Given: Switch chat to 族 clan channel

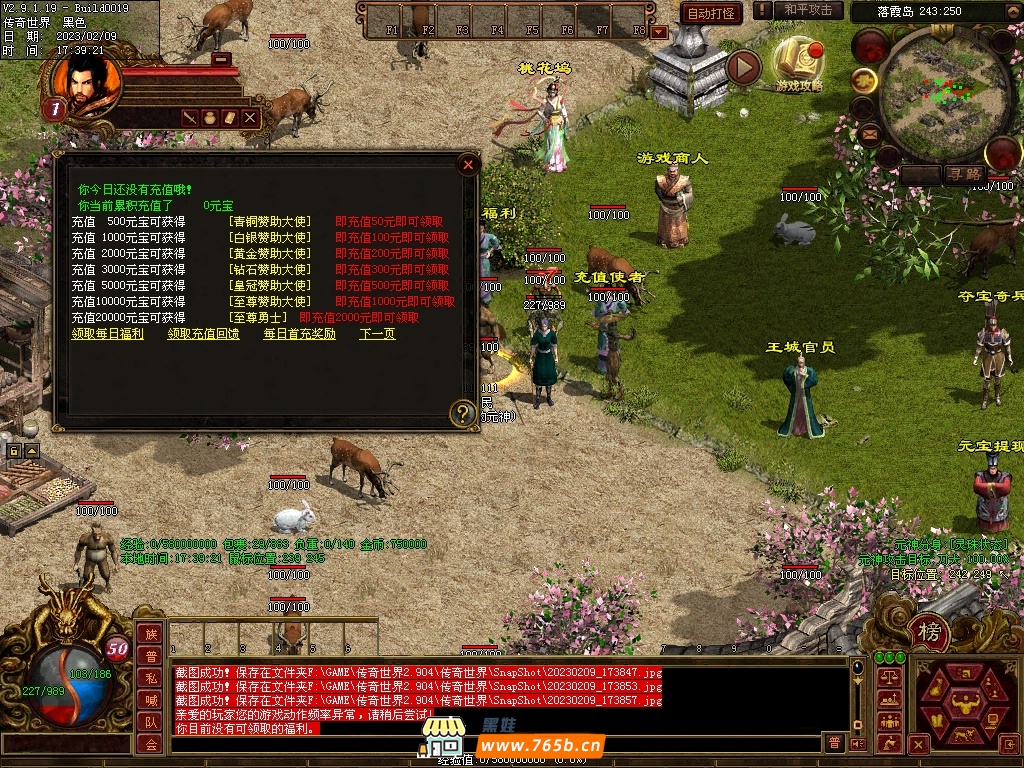Looking at the screenshot, I should [x=149, y=634].
